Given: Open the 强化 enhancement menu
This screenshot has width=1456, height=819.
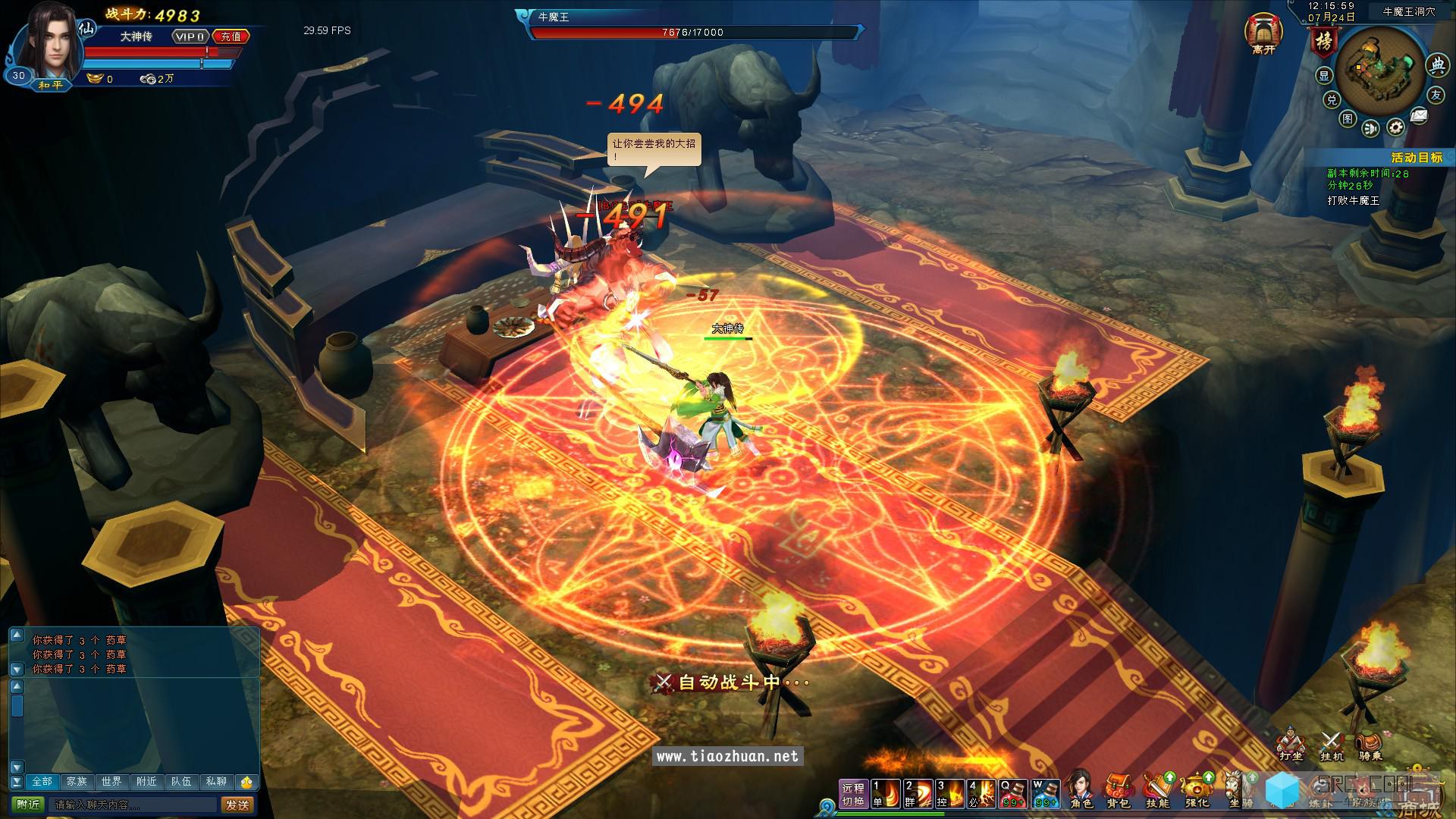Looking at the screenshot, I should pos(1197,790).
